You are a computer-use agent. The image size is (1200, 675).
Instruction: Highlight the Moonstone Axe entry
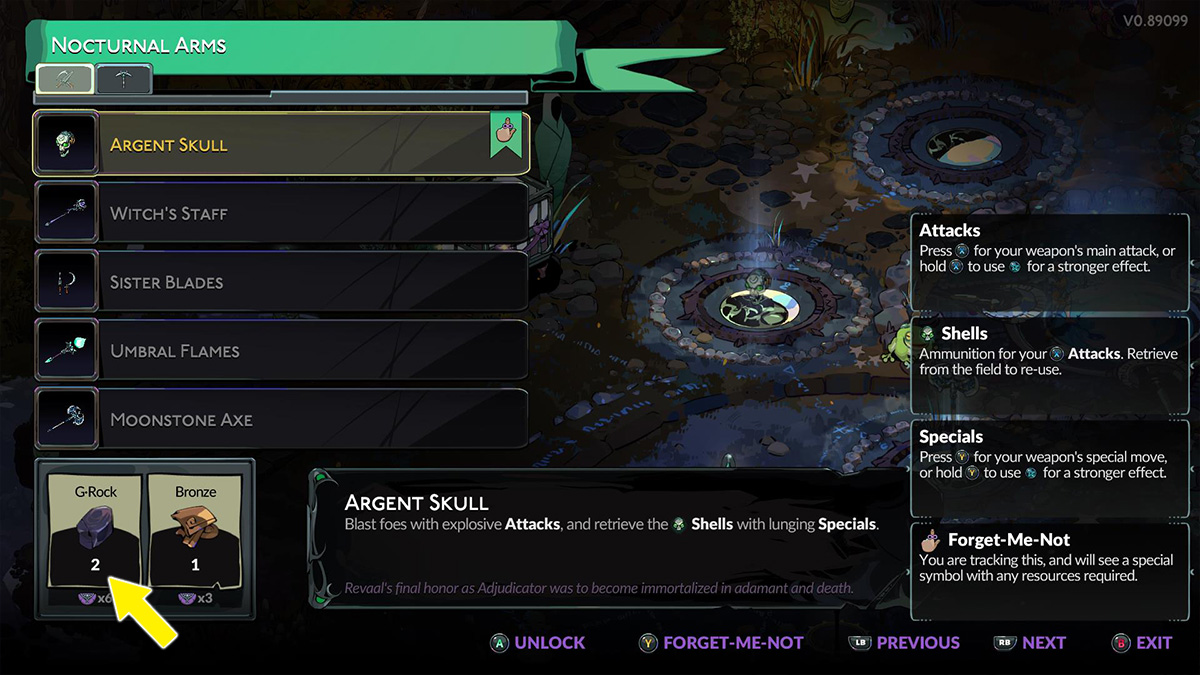(x=280, y=420)
